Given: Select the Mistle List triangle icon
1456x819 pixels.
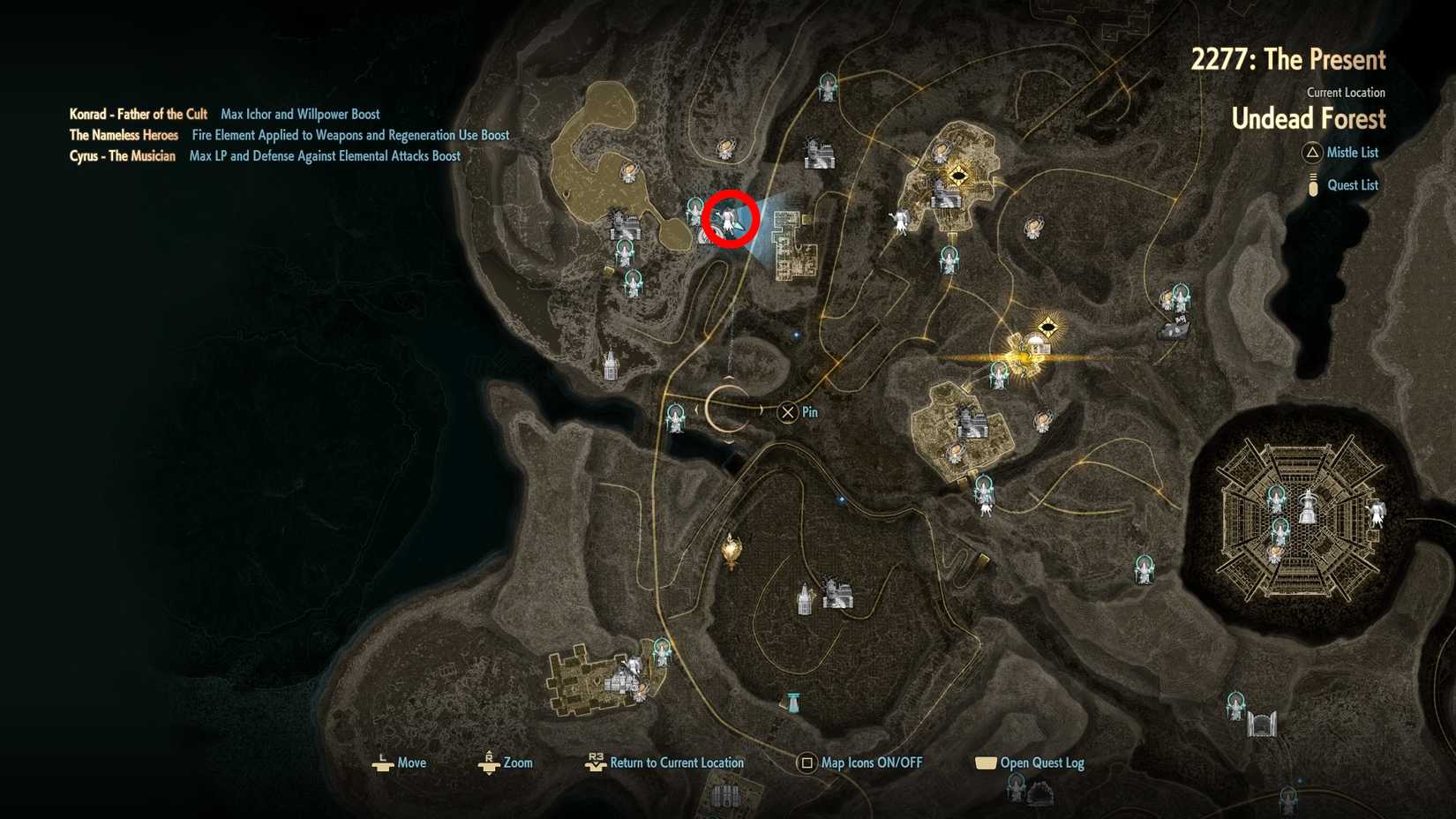Looking at the screenshot, I should (1312, 153).
